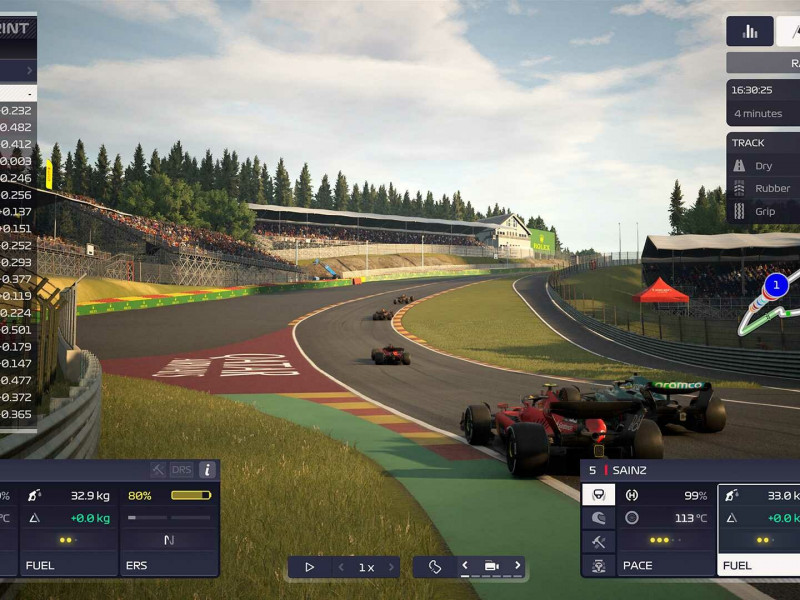800x600 pixels.
Task: Switch to the previous camera view
Action: coord(465,566)
